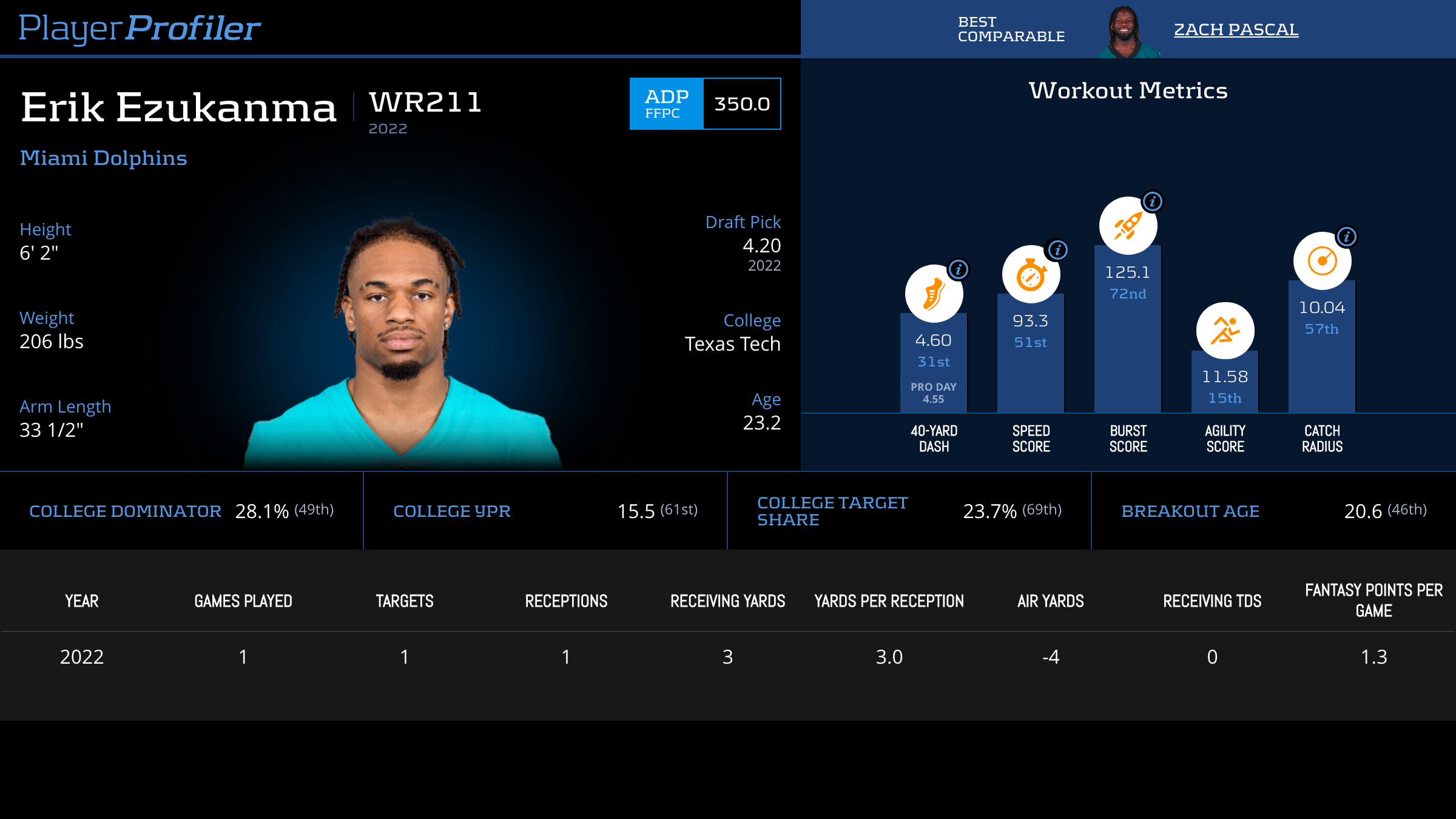
Task: View the Burst Score info tooltip icon
Action: tap(1152, 201)
